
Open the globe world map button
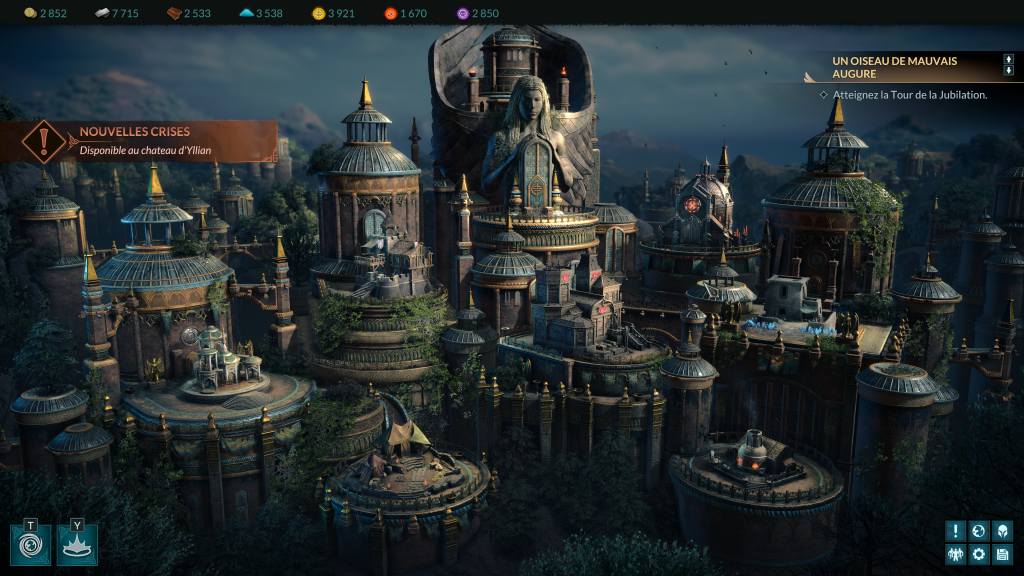[979, 531]
